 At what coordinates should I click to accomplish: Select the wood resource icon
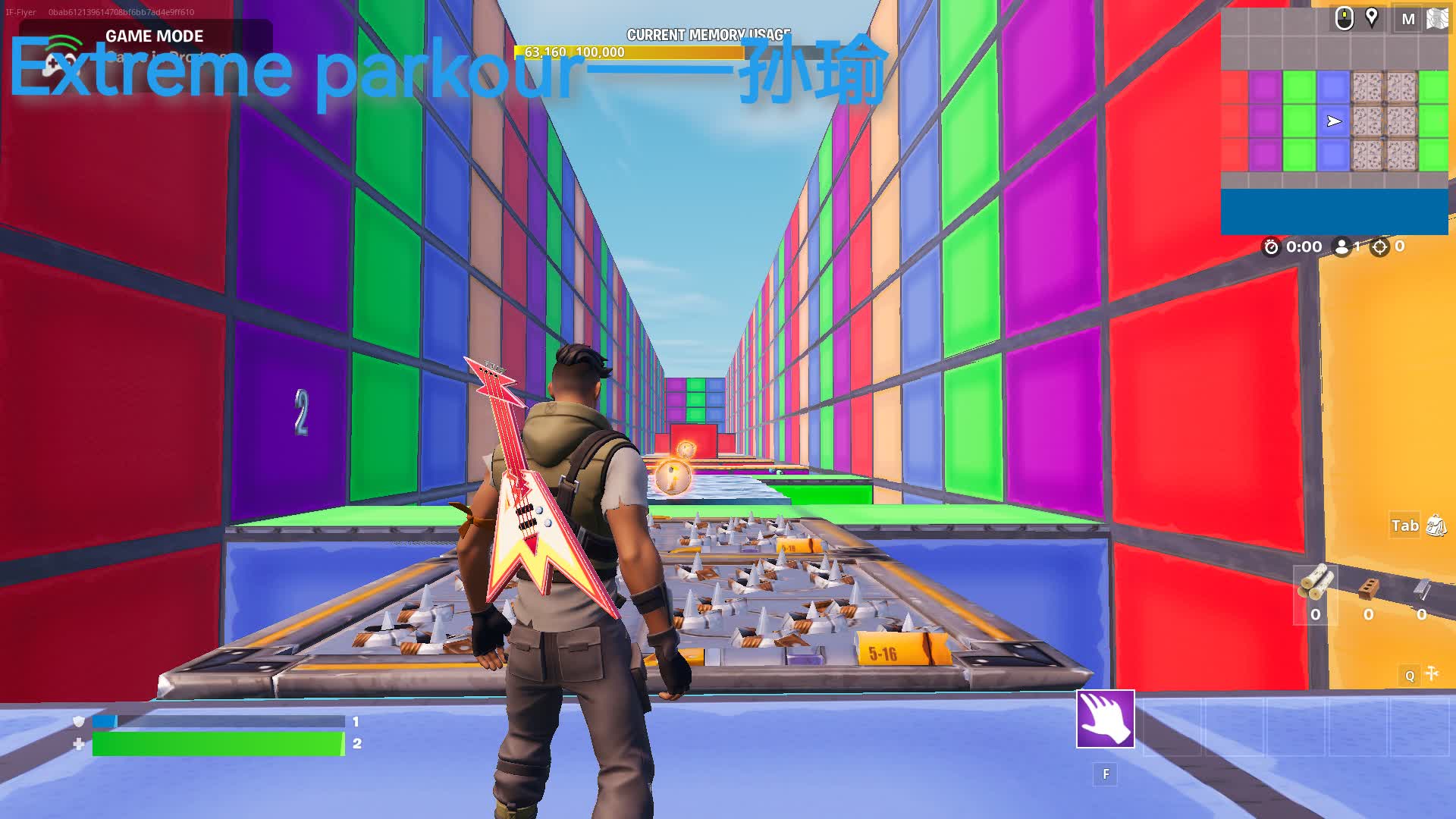tap(1313, 580)
